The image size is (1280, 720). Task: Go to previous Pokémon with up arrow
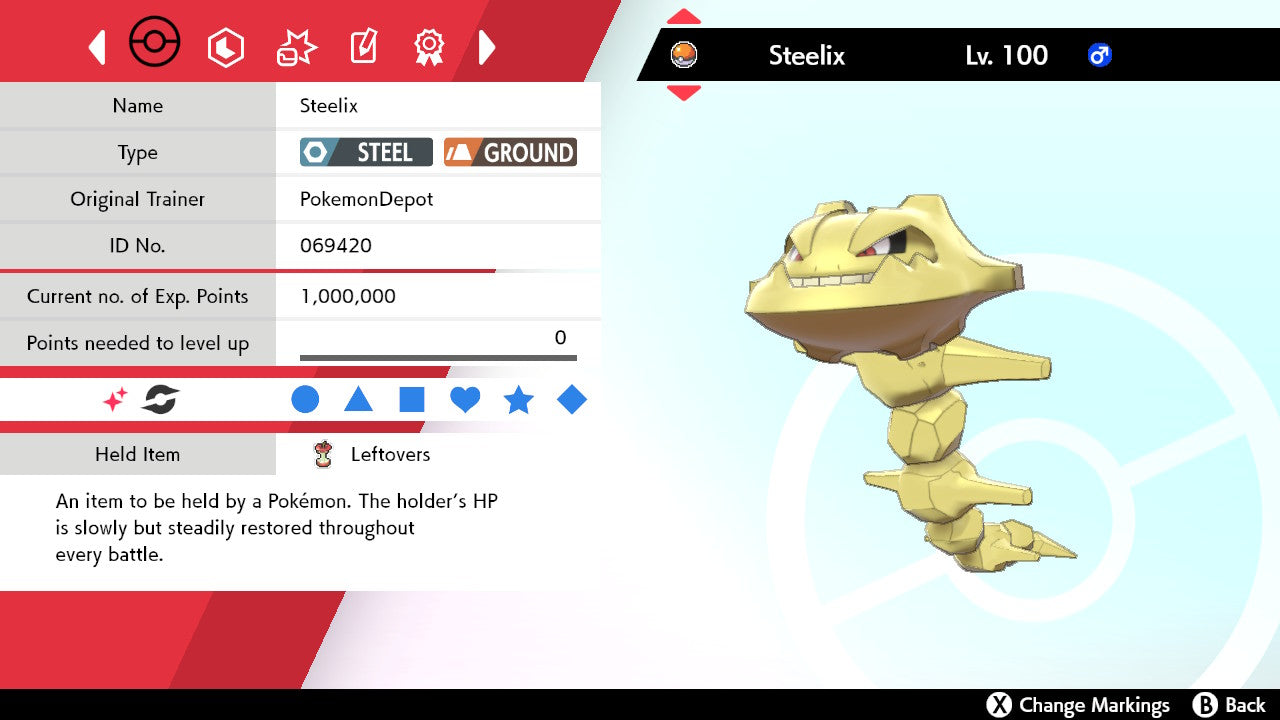click(x=683, y=17)
